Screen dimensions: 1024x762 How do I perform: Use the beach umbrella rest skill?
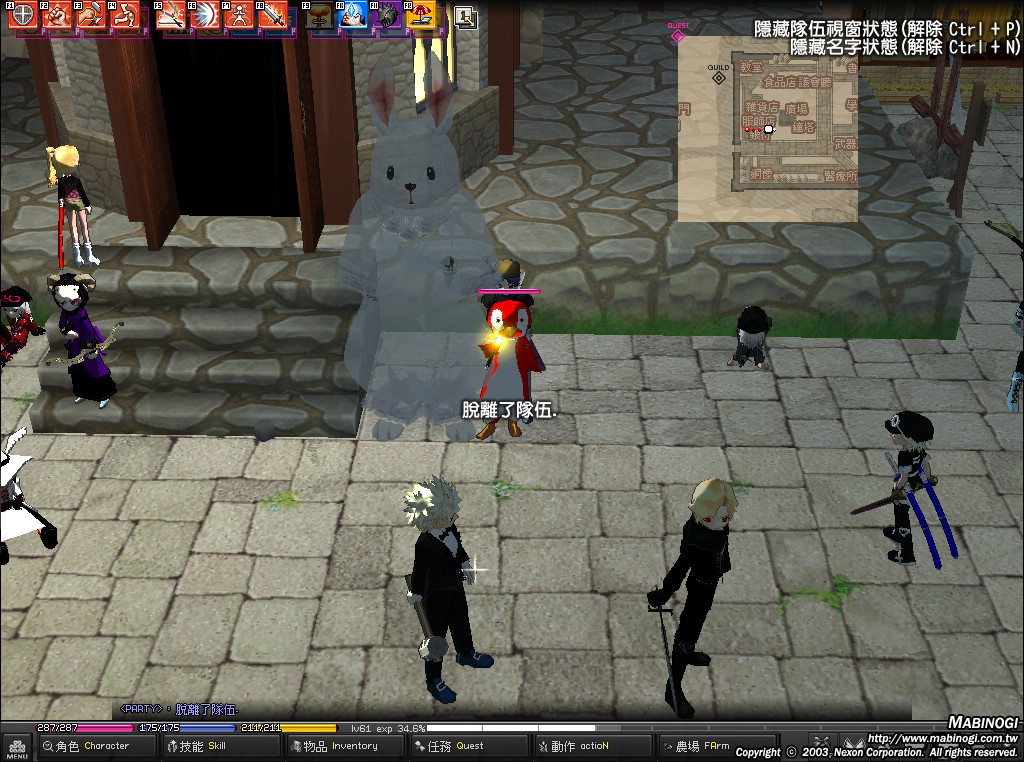pyautogui.click(x=422, y=15)
